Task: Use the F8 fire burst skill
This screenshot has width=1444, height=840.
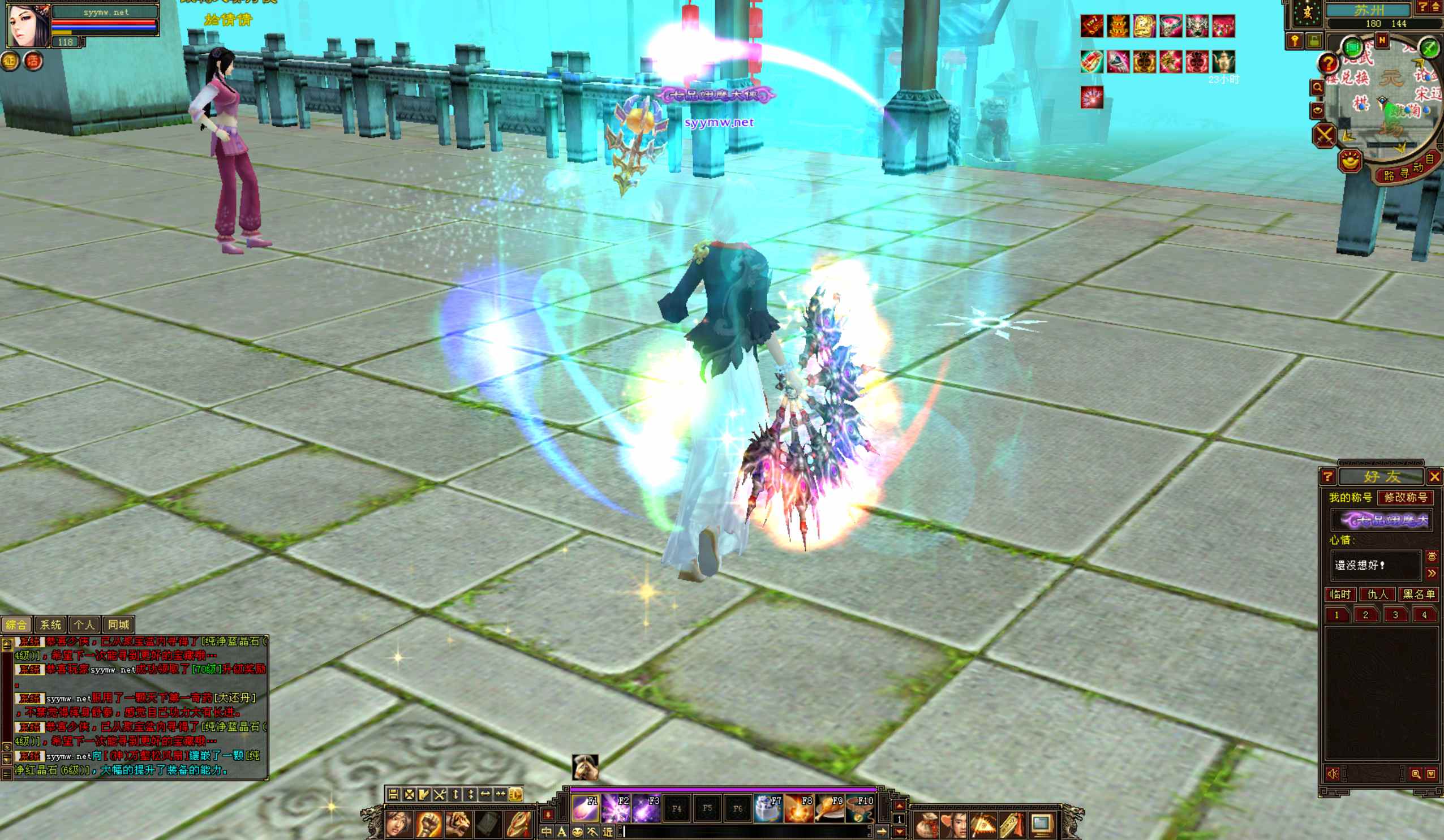Action: pyautogui.click(x=800, y=808)
